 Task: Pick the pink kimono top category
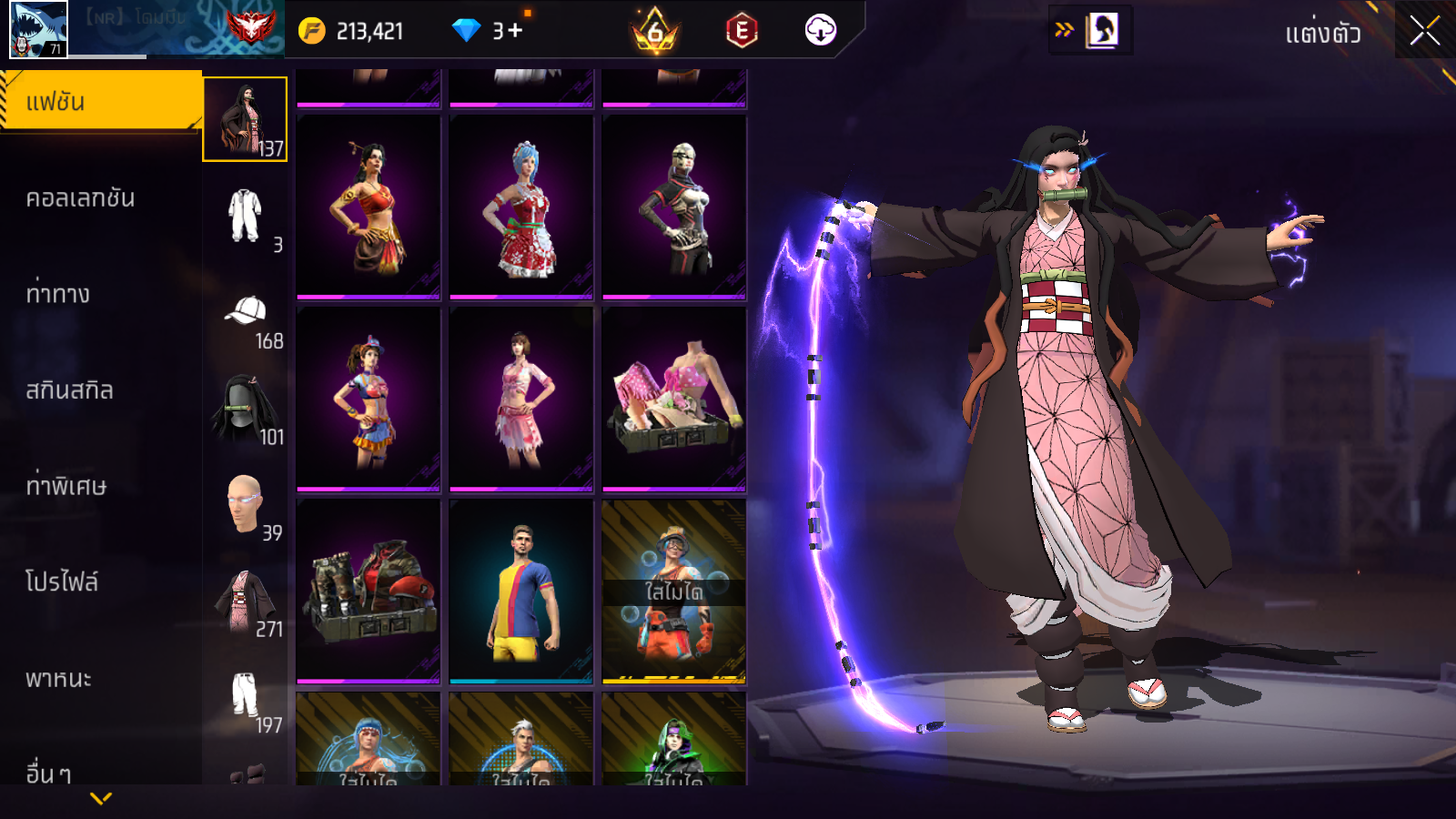(245, 601)
